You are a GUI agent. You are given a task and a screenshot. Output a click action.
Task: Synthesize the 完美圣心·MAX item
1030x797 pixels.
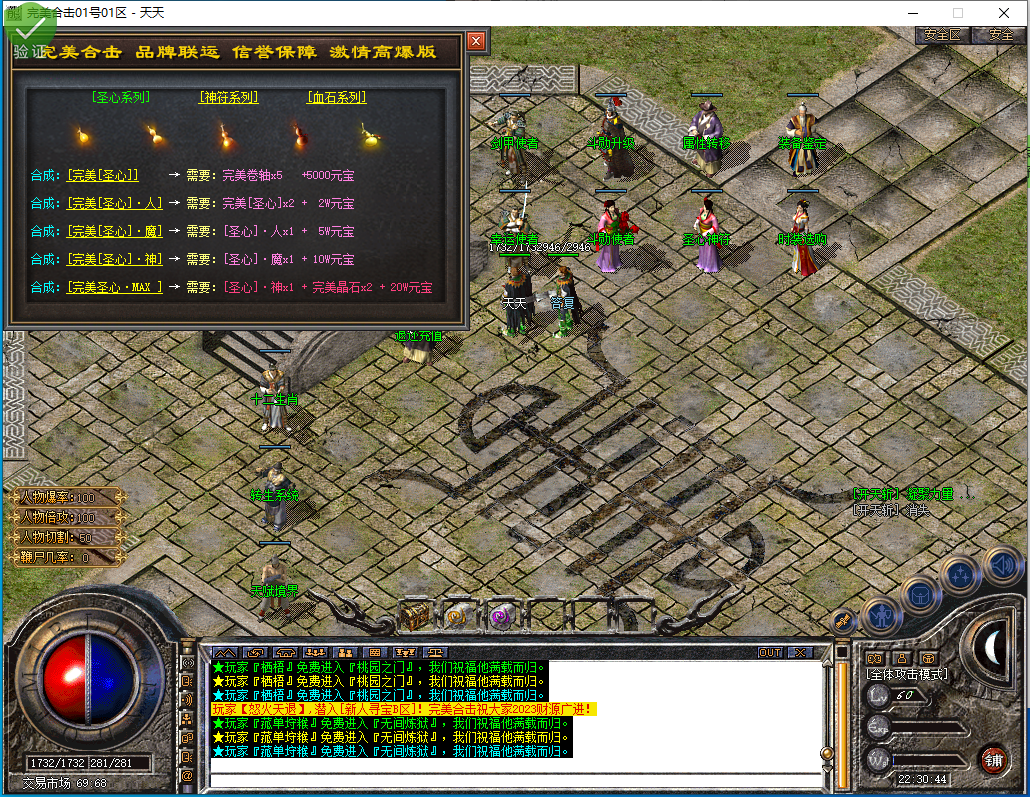click(x=114, y=287)
